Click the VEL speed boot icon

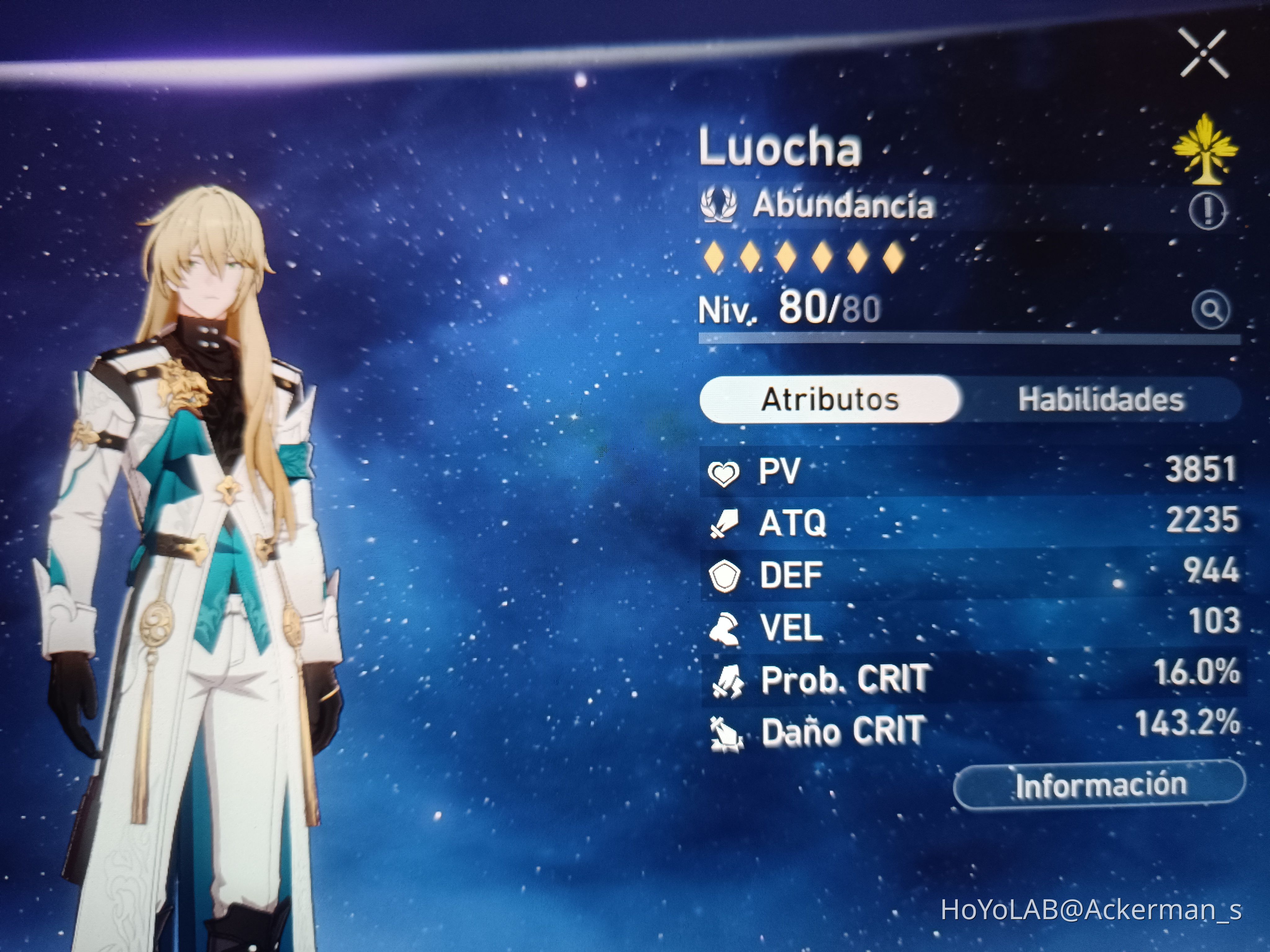tap(726, 627)
